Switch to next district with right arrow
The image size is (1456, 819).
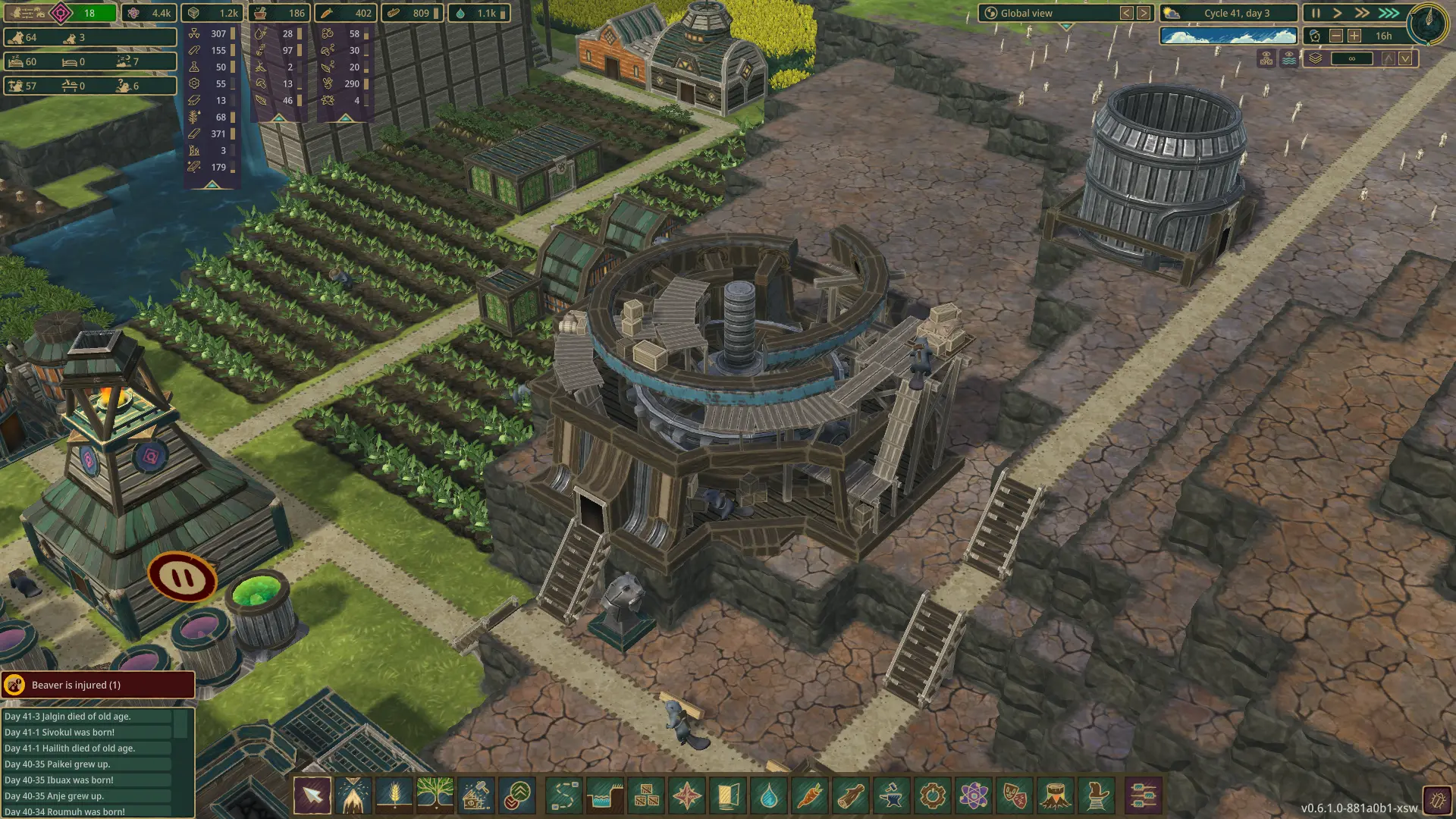click(1144, 13)
